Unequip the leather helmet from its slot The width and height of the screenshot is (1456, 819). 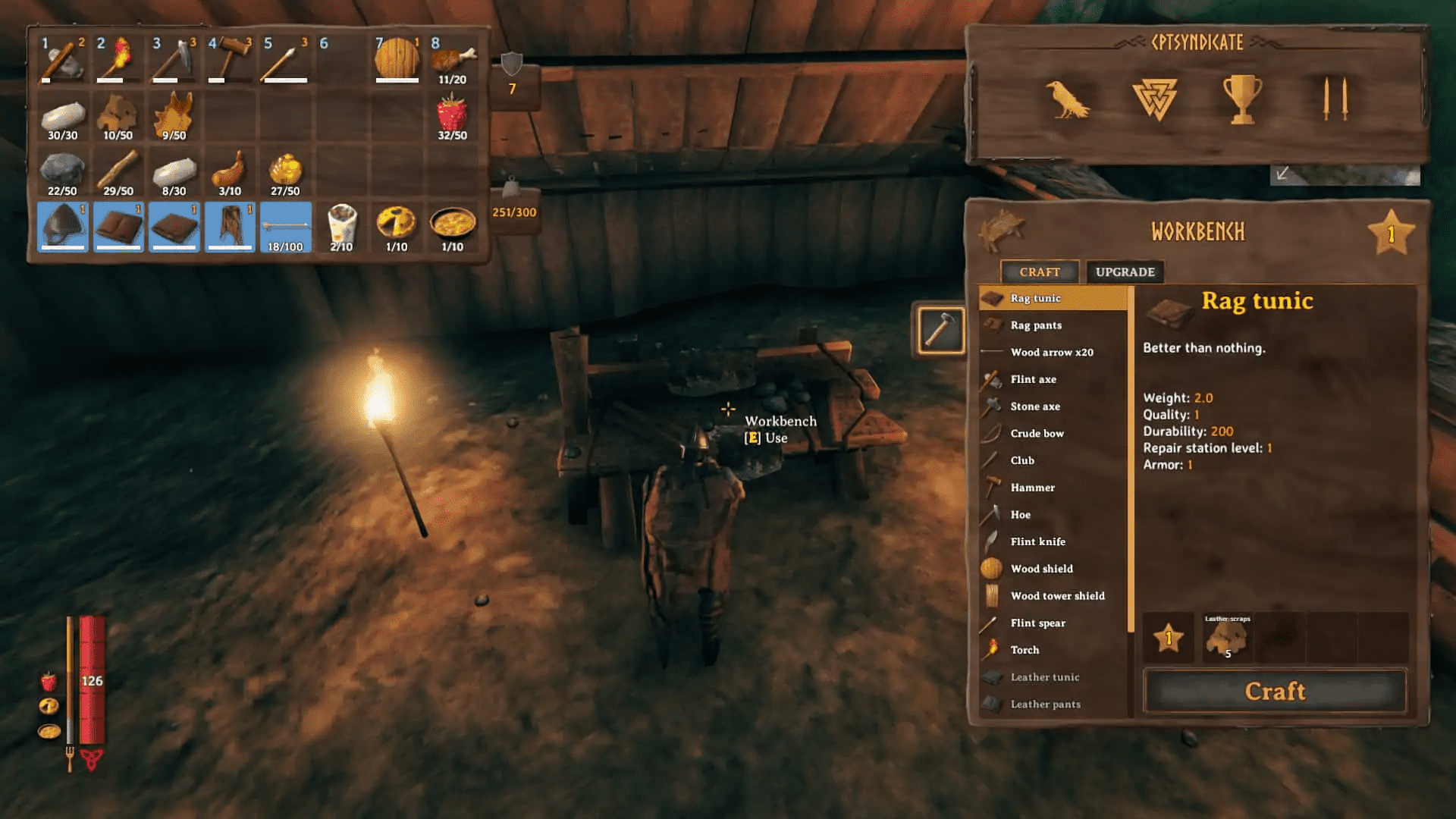pyautogui.click(x=63, y=227)
